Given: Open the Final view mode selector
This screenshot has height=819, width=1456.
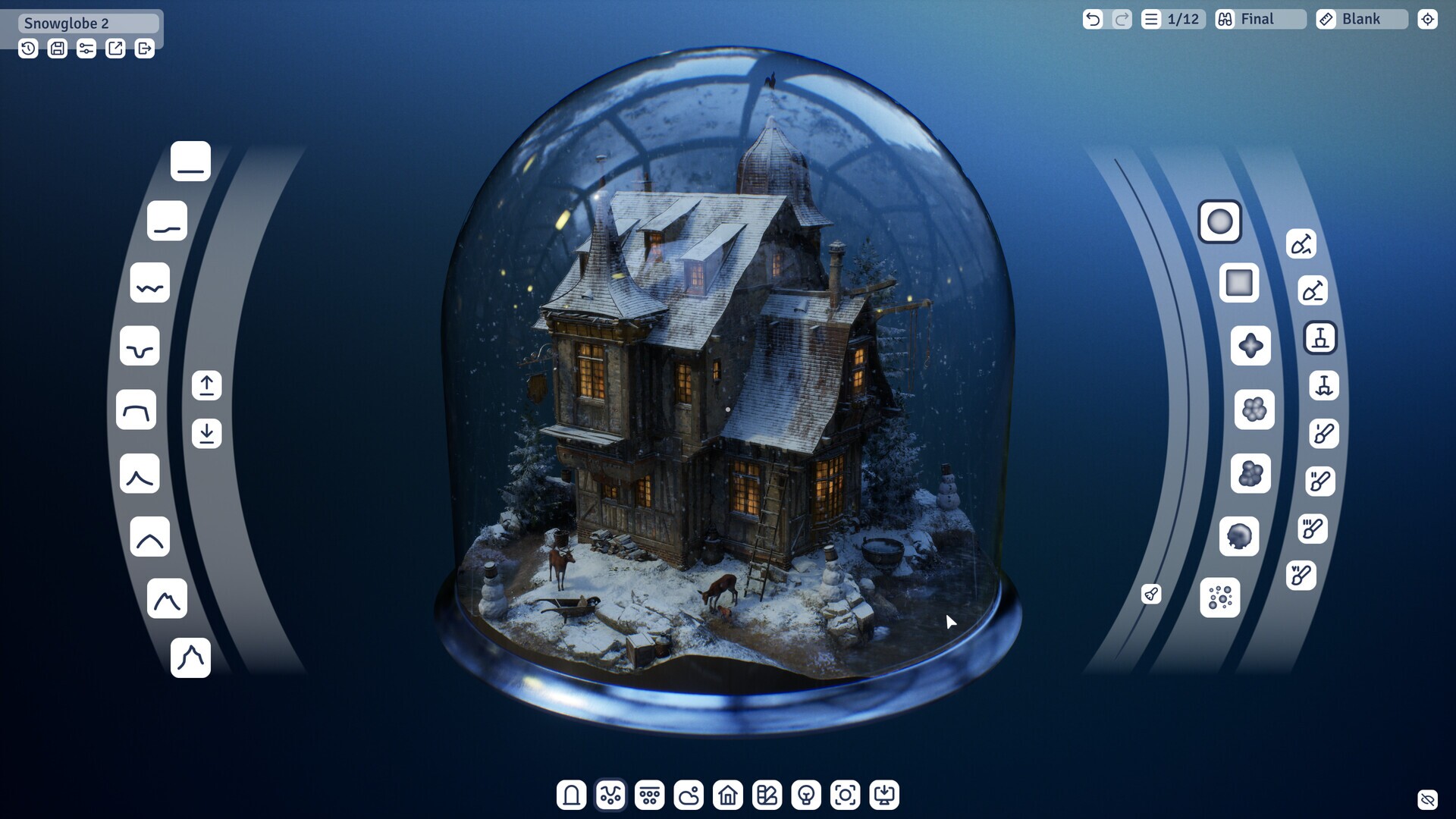Looking at the screenshot, I should click(x=1259, y=19).
